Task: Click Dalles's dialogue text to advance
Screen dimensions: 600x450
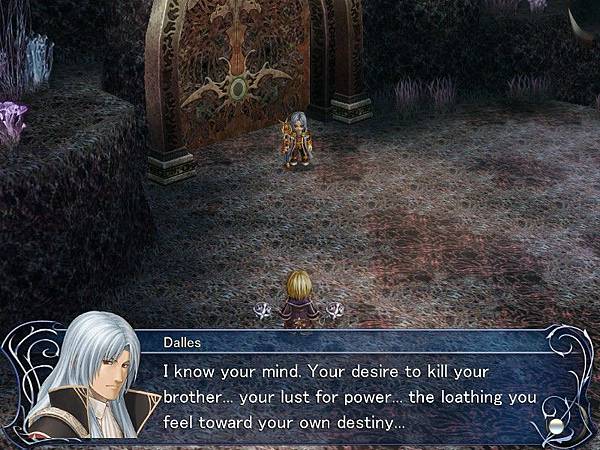Action: [350, 397]
